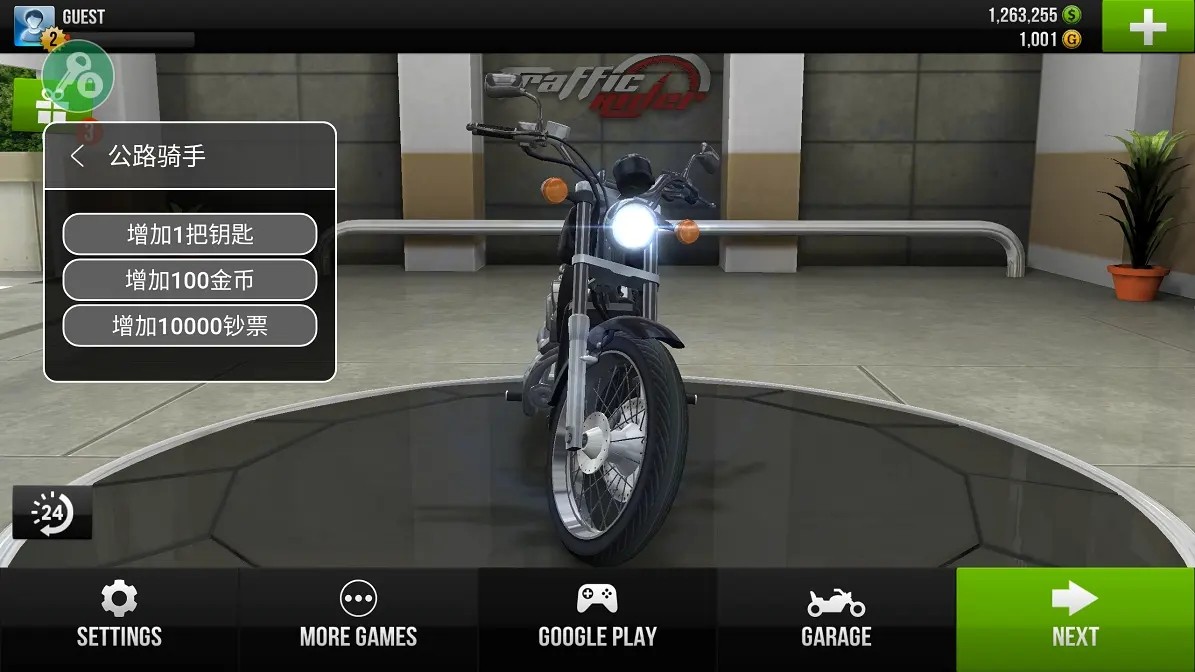Viewport: 1195px width, 672px height.
Task: Go back using the arrow beside 公路骑手
Action: [77, 156]
